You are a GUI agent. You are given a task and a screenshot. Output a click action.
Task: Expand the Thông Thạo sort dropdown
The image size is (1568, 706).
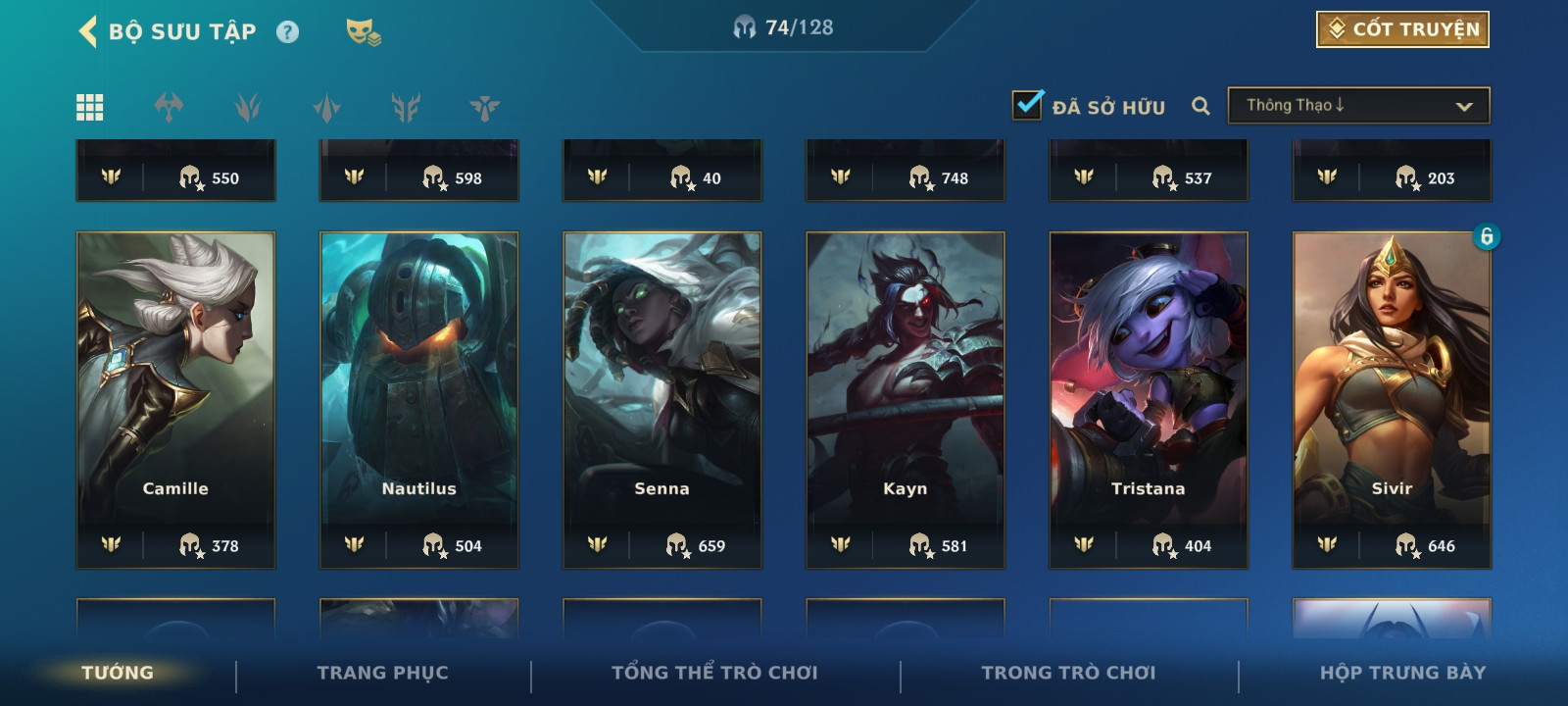1358,106
